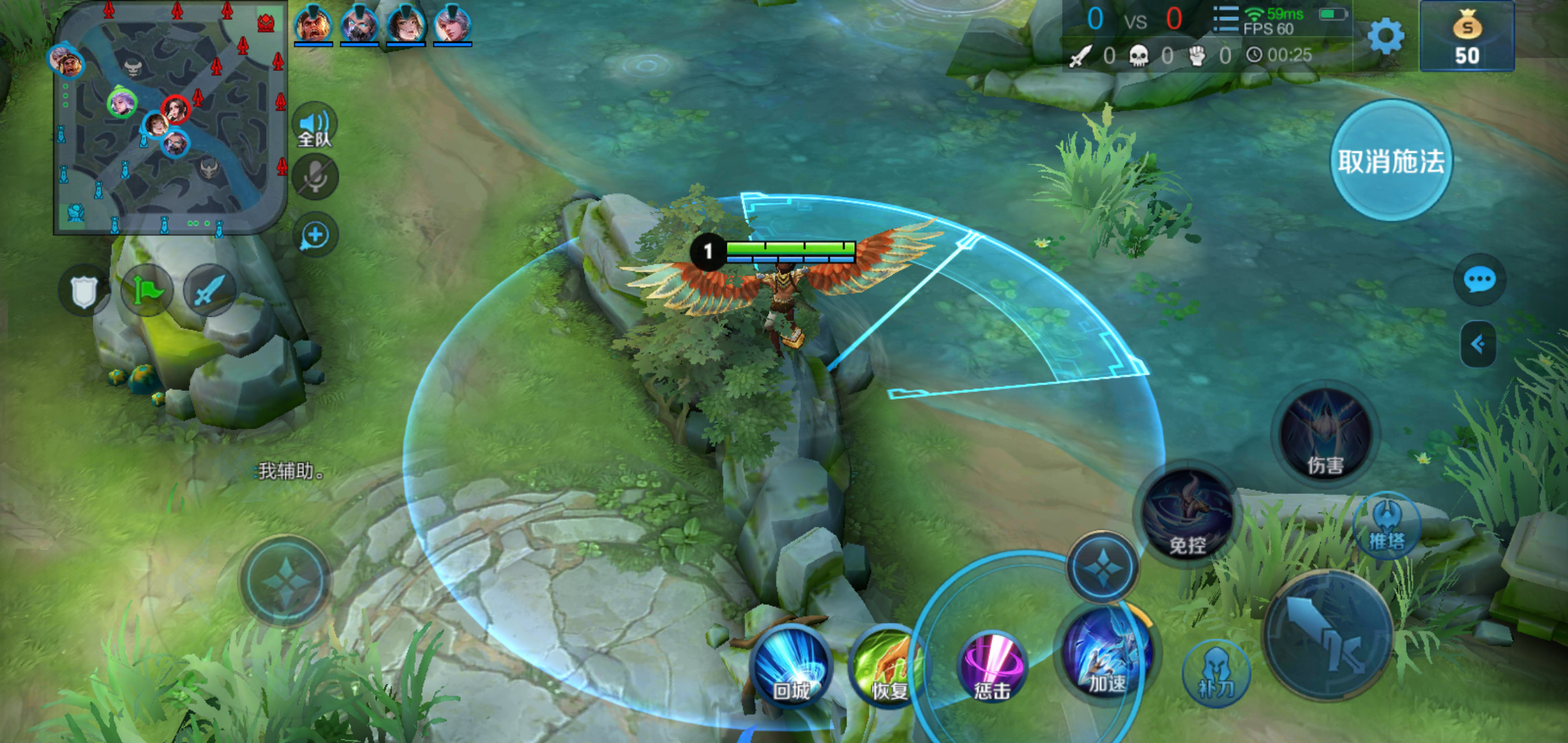Send the sword attack signal
Screen dimensions: 1568x743
point(209,291)
